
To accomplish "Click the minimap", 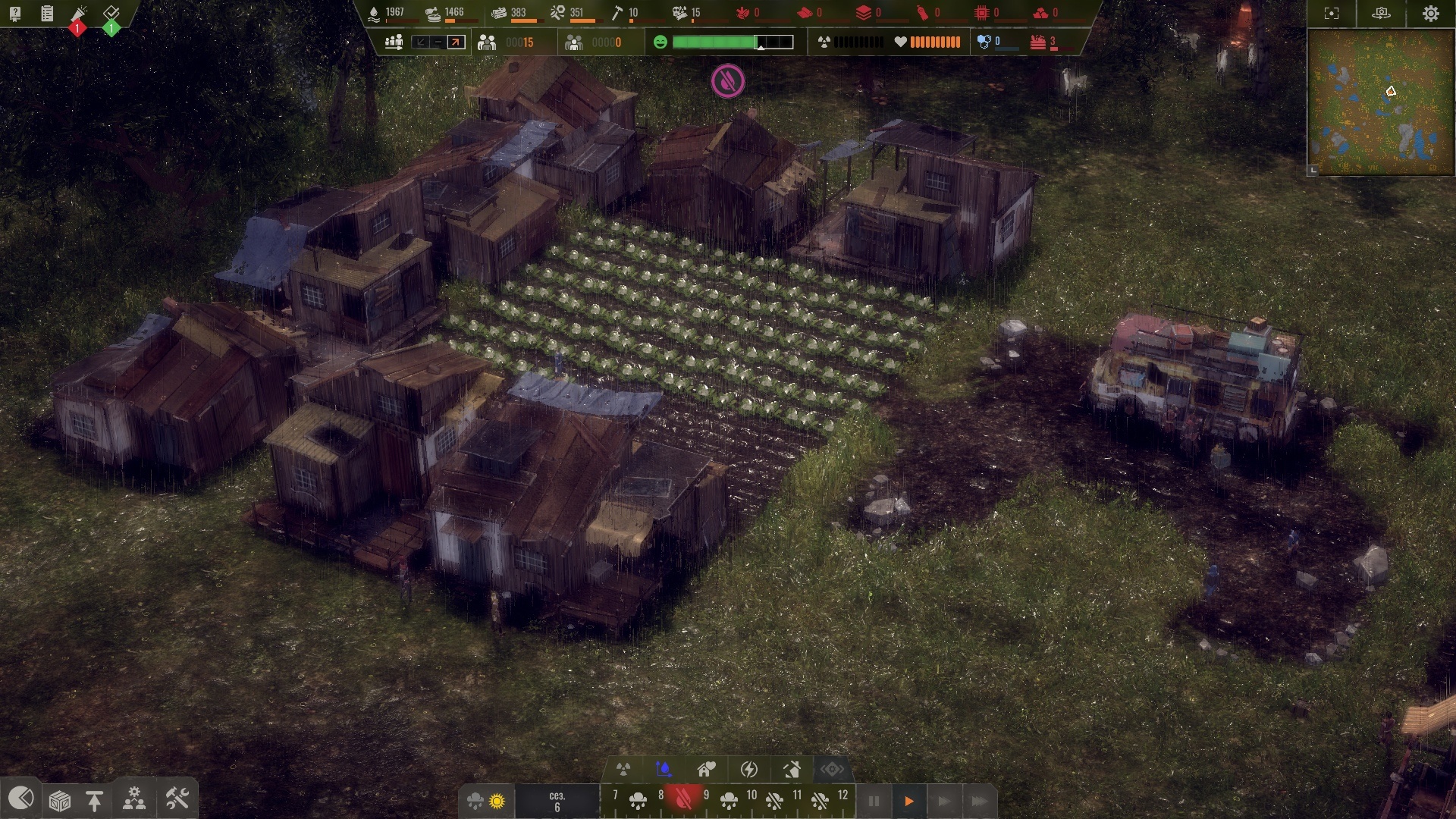I will (1380, 102).
